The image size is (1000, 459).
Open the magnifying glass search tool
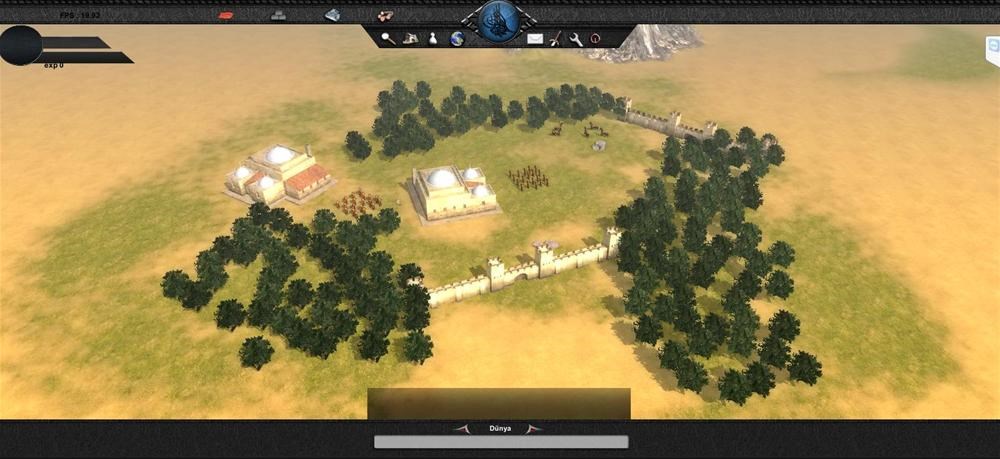click(x=387, y=38)
